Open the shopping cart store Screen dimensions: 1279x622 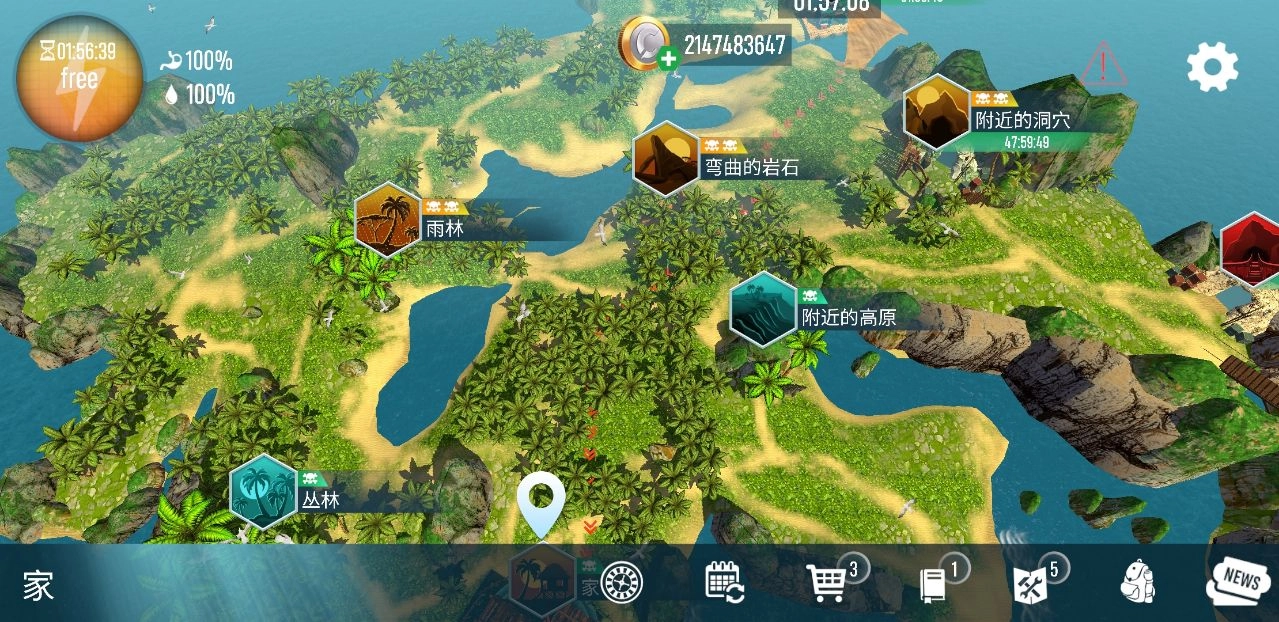pyautogui.click(x=828, y=583)
